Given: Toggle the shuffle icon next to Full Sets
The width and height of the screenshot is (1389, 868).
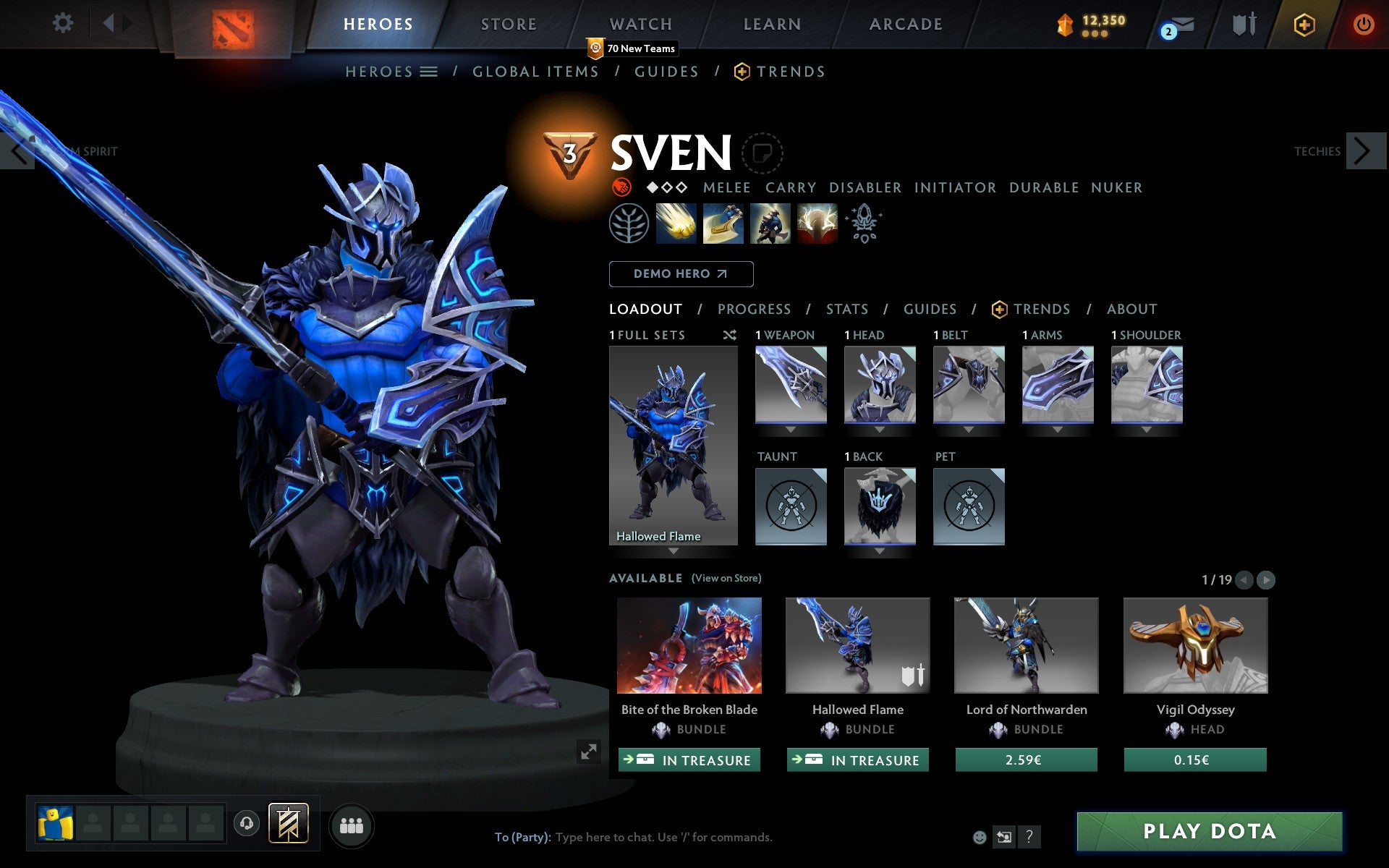Looking at the screenshot, I should [729, 335].
